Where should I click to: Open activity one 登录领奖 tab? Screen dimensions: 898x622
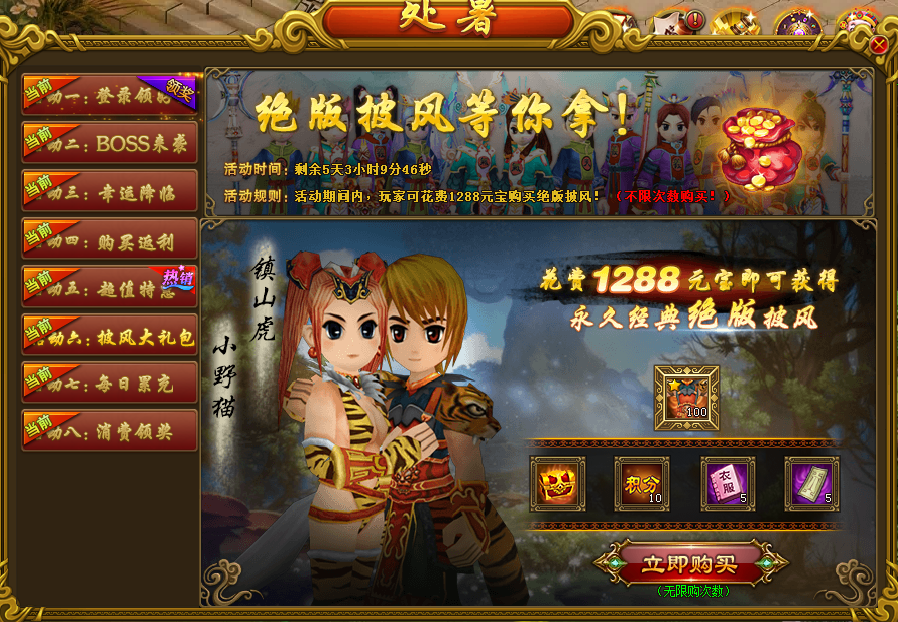point(110,95)
